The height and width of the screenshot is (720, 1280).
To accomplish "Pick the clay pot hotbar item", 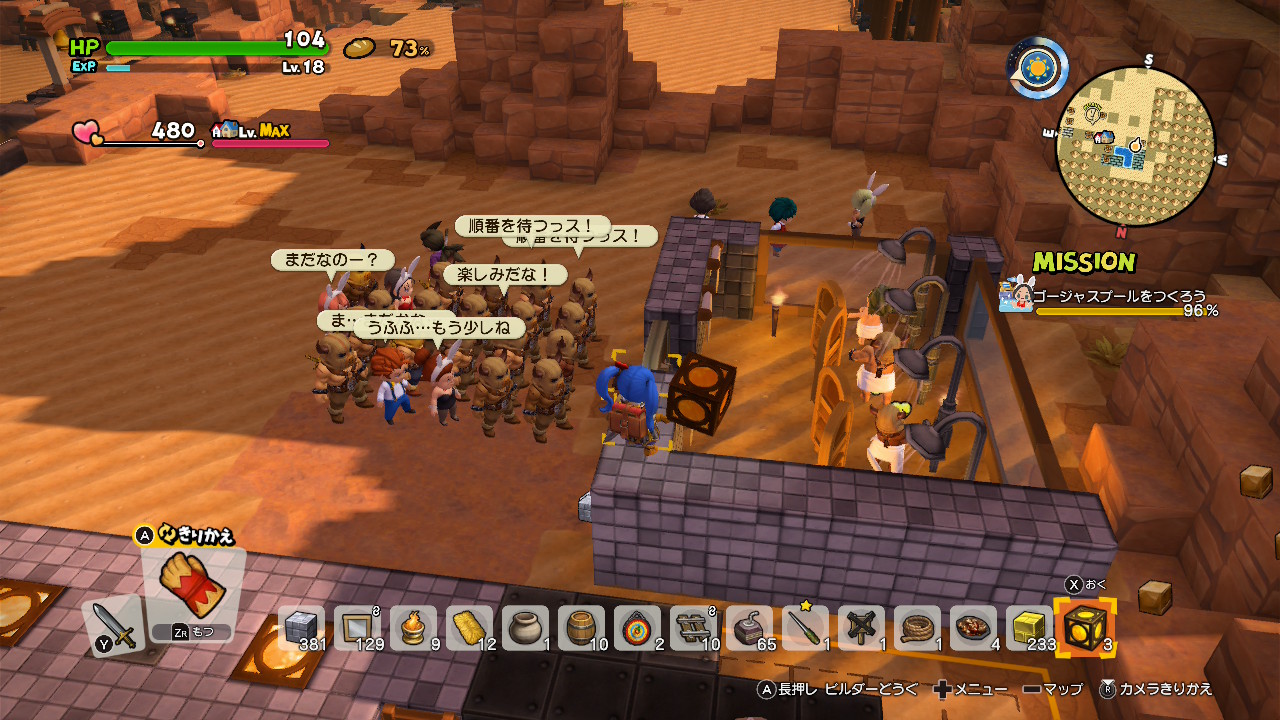I will point(525,629).
